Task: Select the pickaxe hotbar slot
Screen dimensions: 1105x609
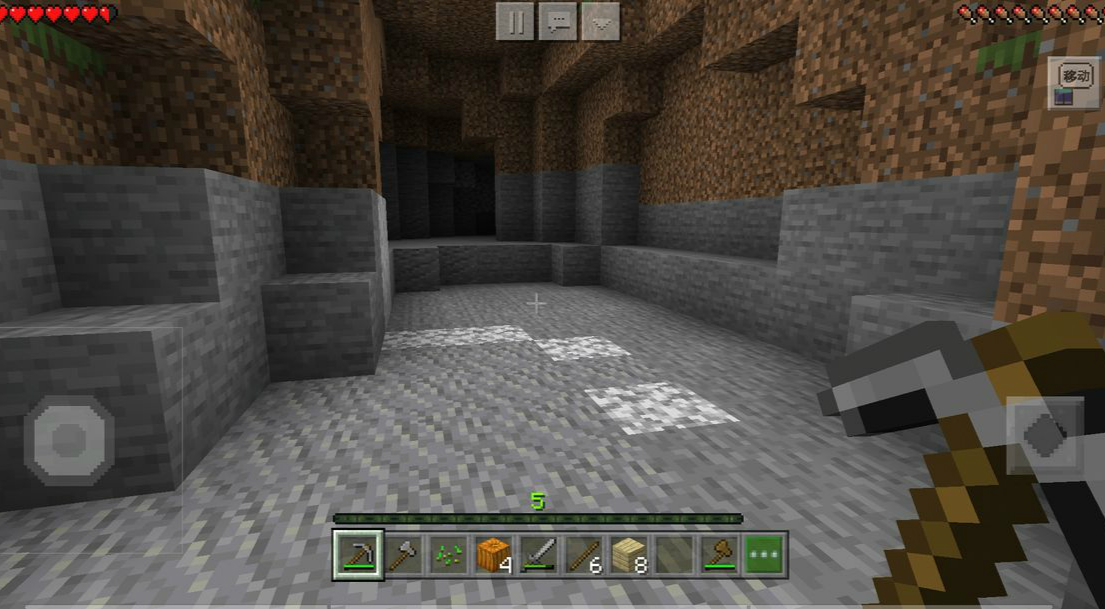Action: point(357,554)
